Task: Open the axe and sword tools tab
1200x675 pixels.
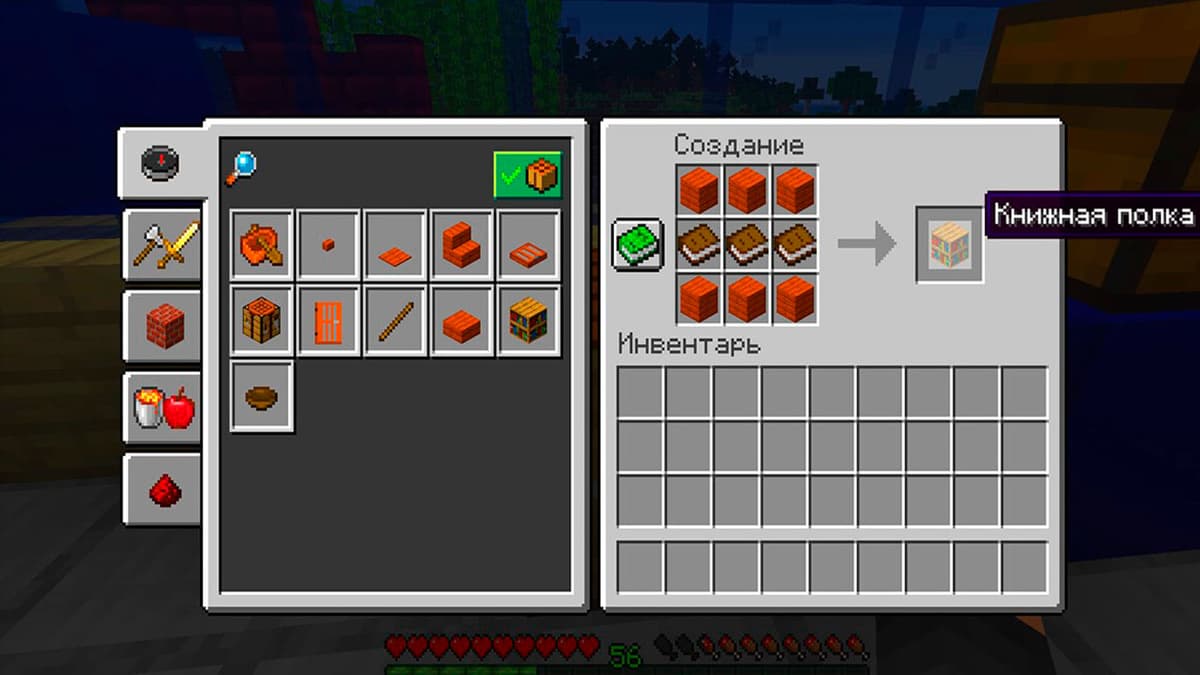Action: [x=162, y=244]
